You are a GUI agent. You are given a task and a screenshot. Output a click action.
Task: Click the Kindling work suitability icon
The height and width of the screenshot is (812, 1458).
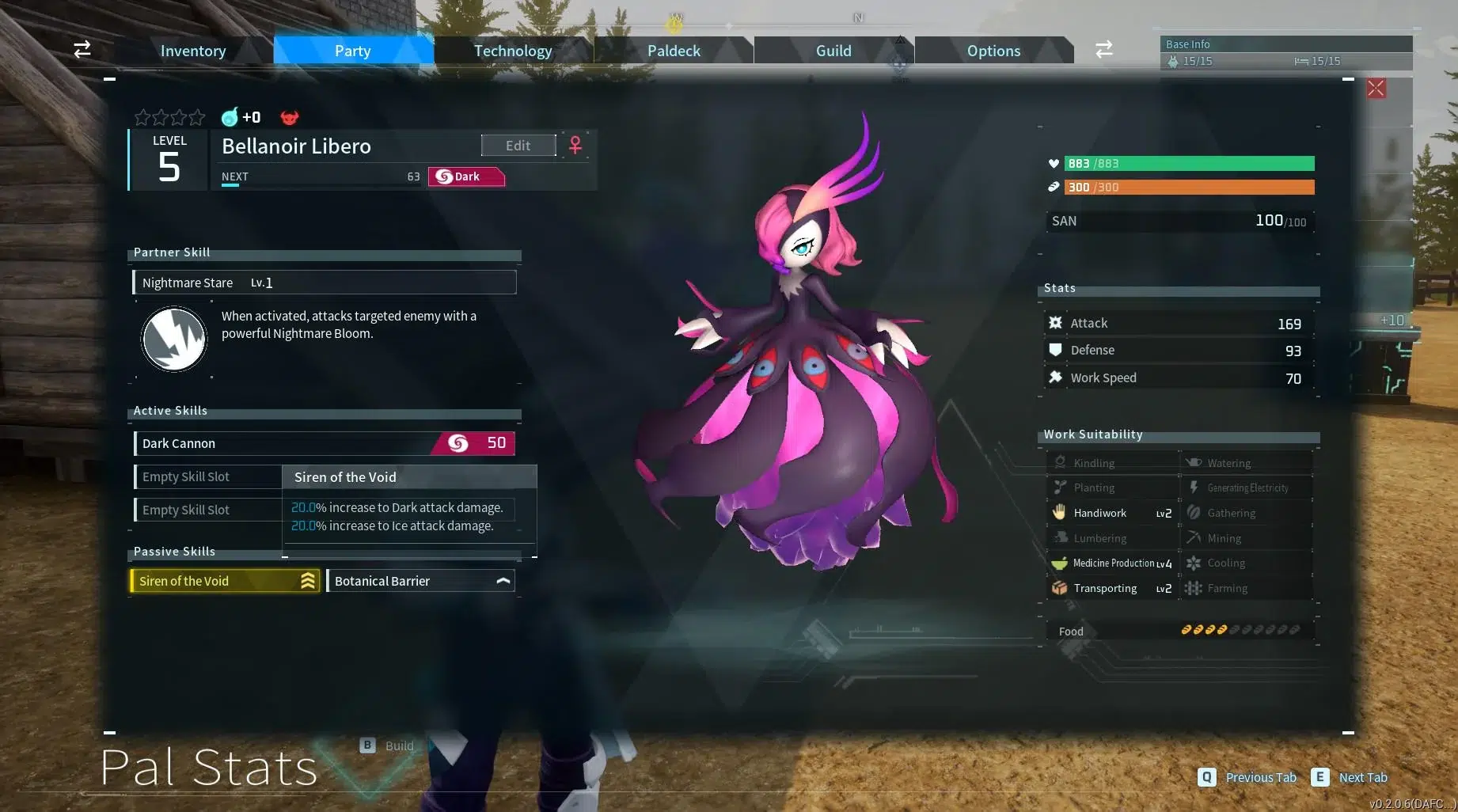tap(1059, 462)
